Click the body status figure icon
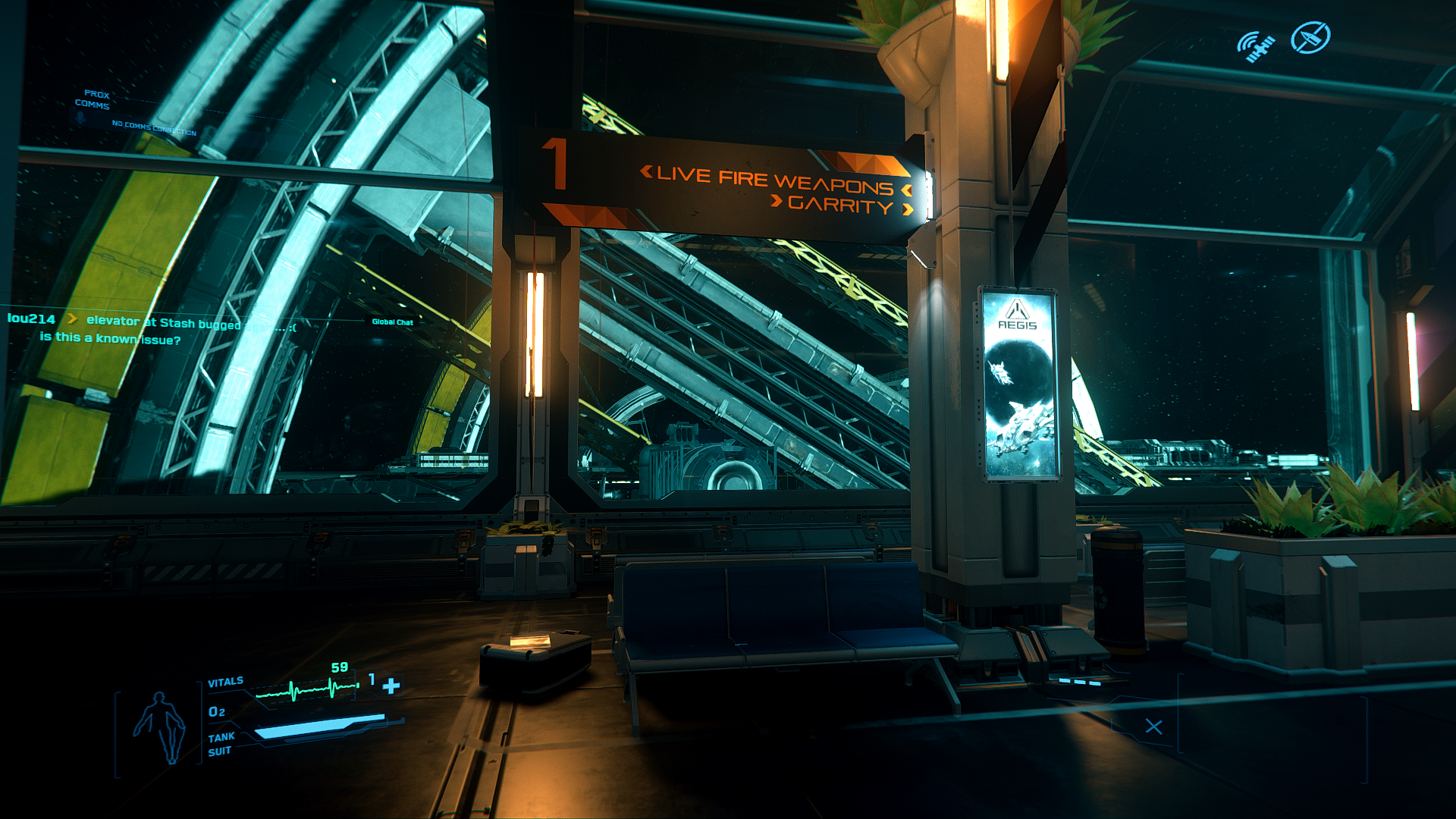This screenshot has height=819, width=1456. click(159, 726)
